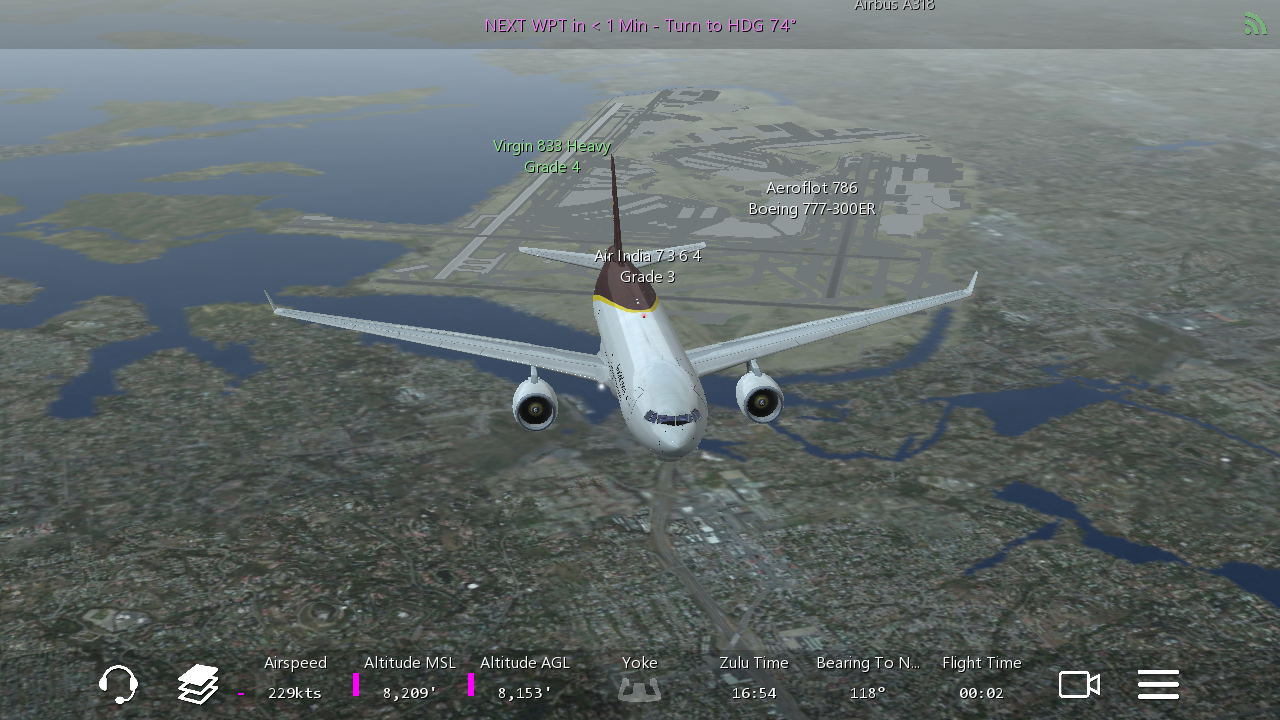Open the stacked layers map icon
This screenshot has width=1280, height=720.
198,685
